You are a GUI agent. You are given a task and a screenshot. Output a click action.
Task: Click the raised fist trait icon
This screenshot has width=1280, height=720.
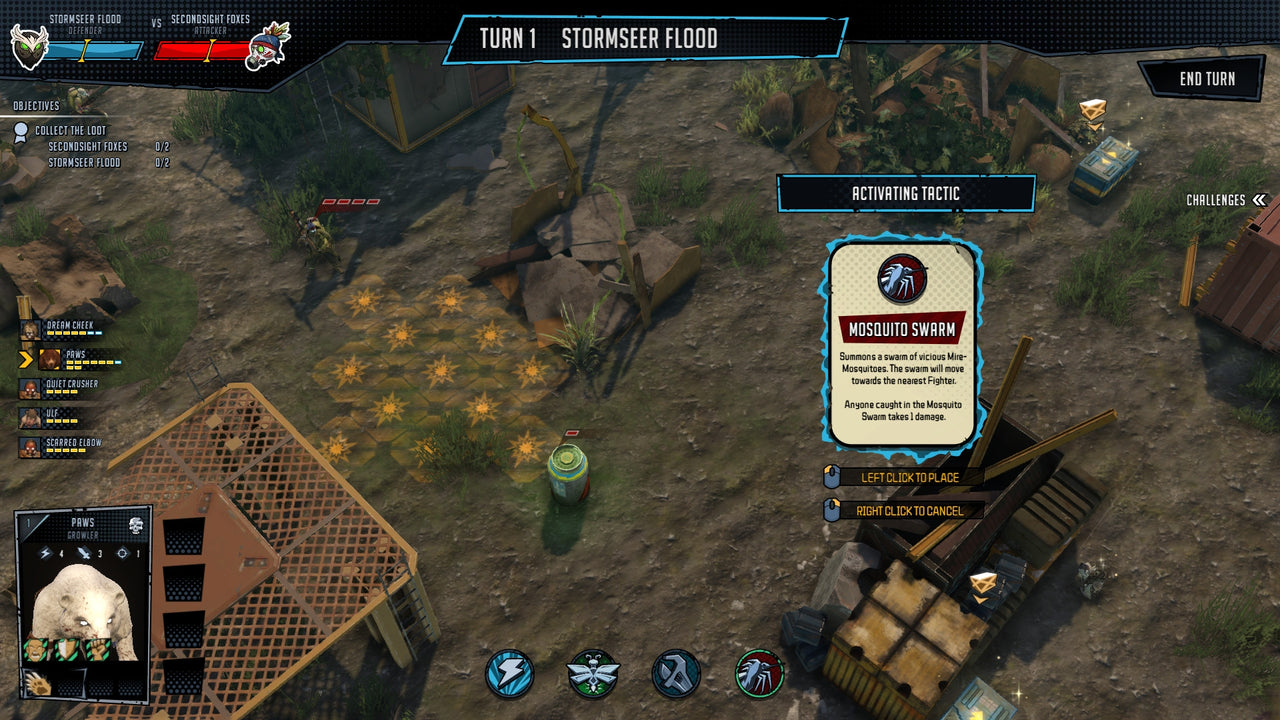click(98, 649)
